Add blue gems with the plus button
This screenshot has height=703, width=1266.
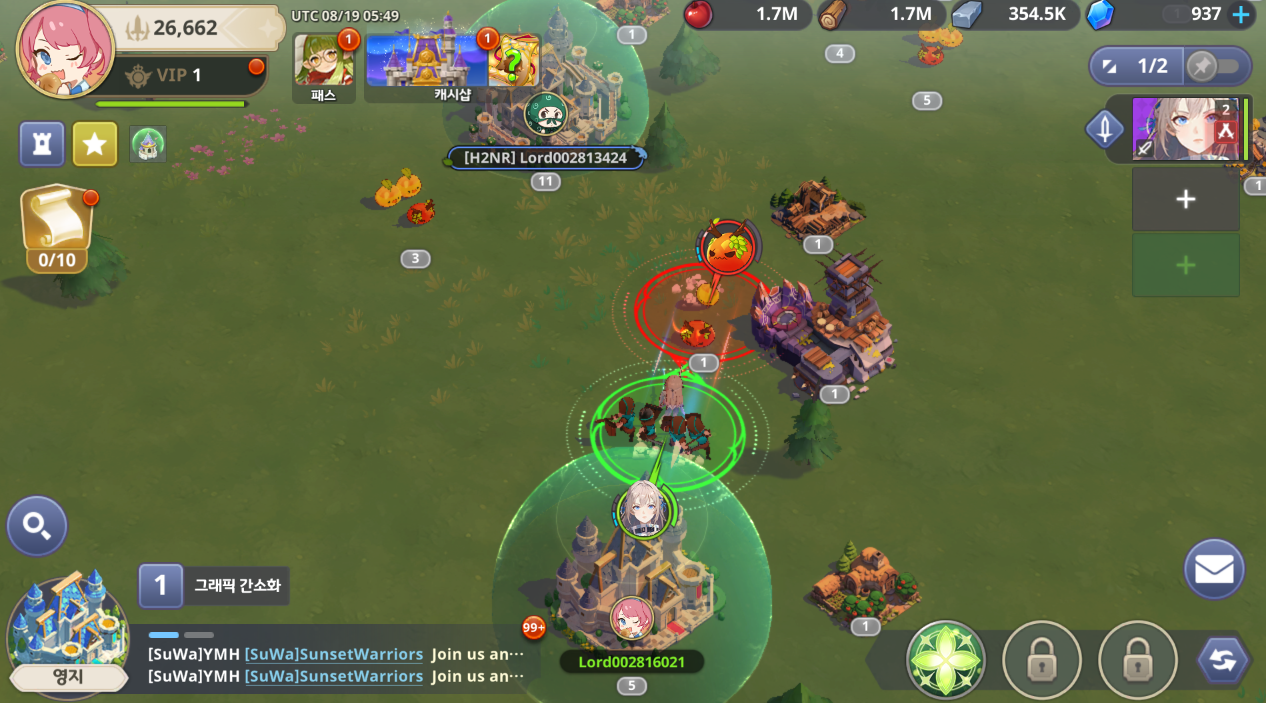(1241, 14)
